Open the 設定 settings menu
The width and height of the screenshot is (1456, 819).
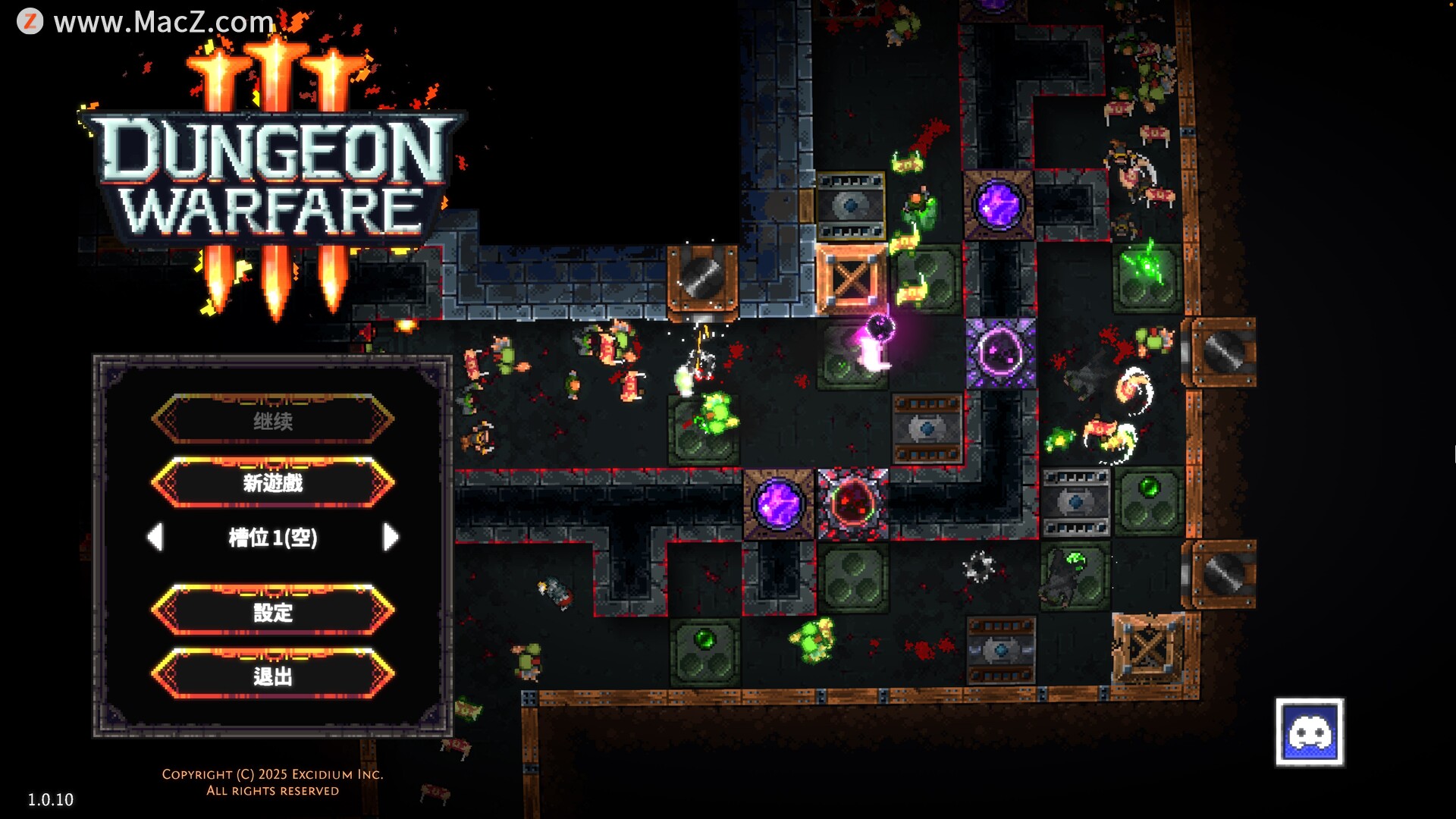click(x=273, y=610)
